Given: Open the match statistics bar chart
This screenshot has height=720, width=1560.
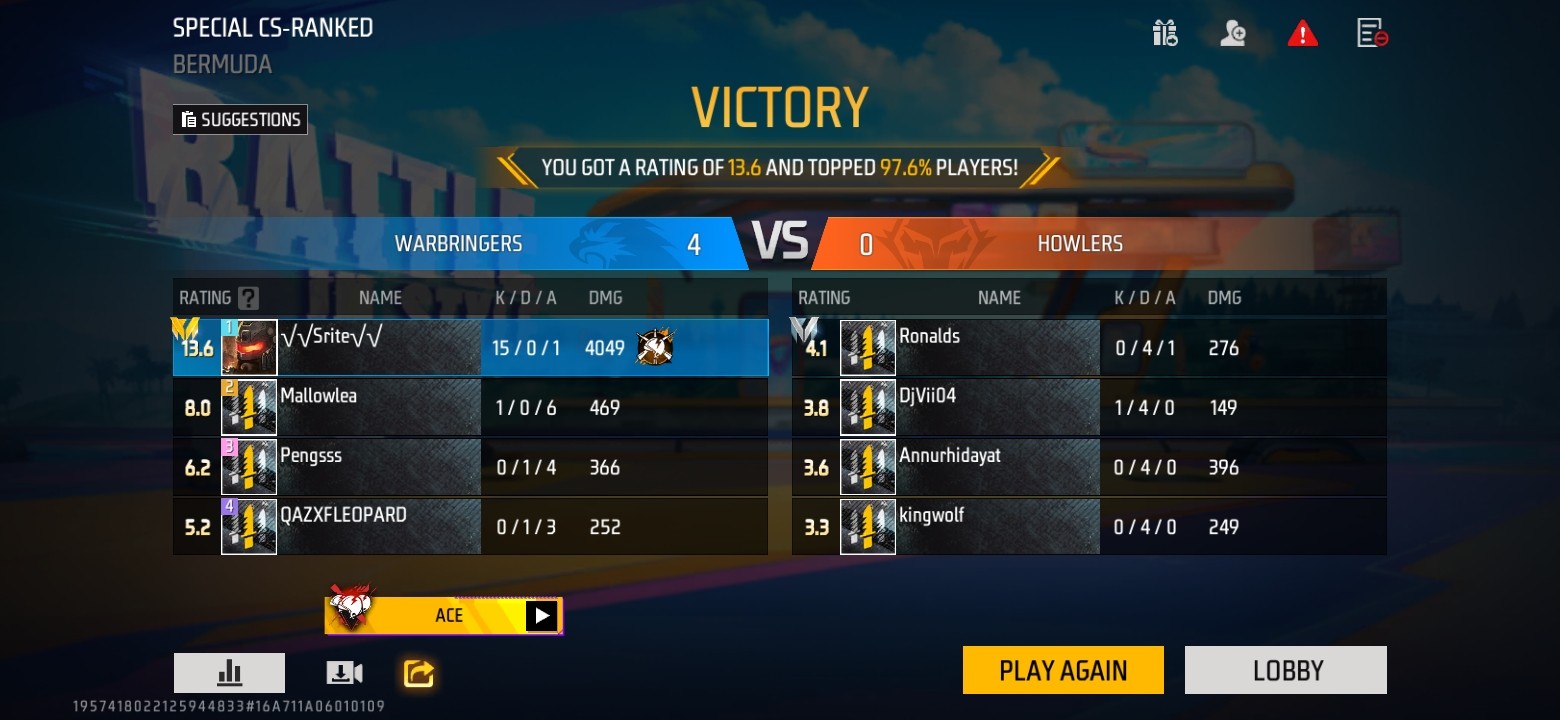Looking at the screenshot, I should 229,673.
